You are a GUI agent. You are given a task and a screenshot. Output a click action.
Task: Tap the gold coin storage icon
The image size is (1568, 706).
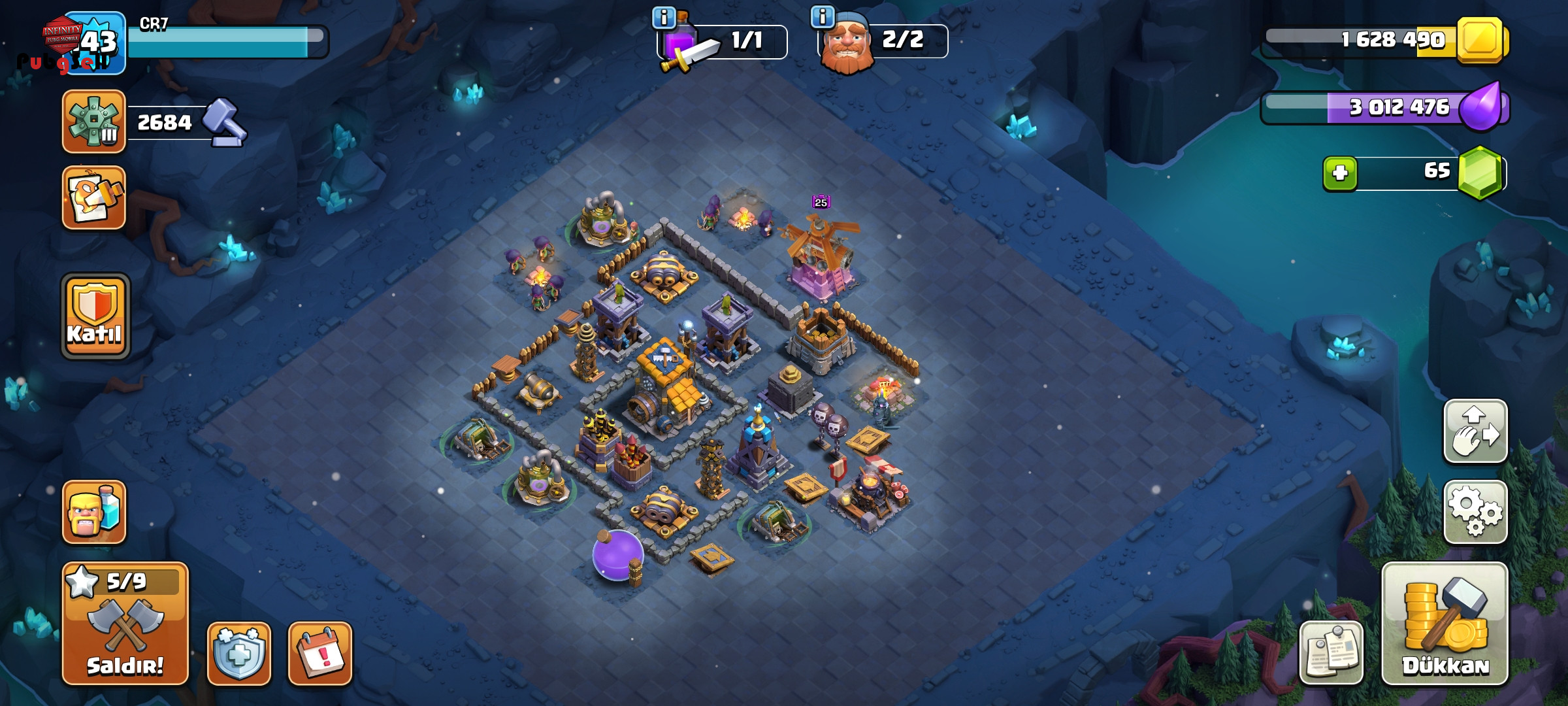1480,41
